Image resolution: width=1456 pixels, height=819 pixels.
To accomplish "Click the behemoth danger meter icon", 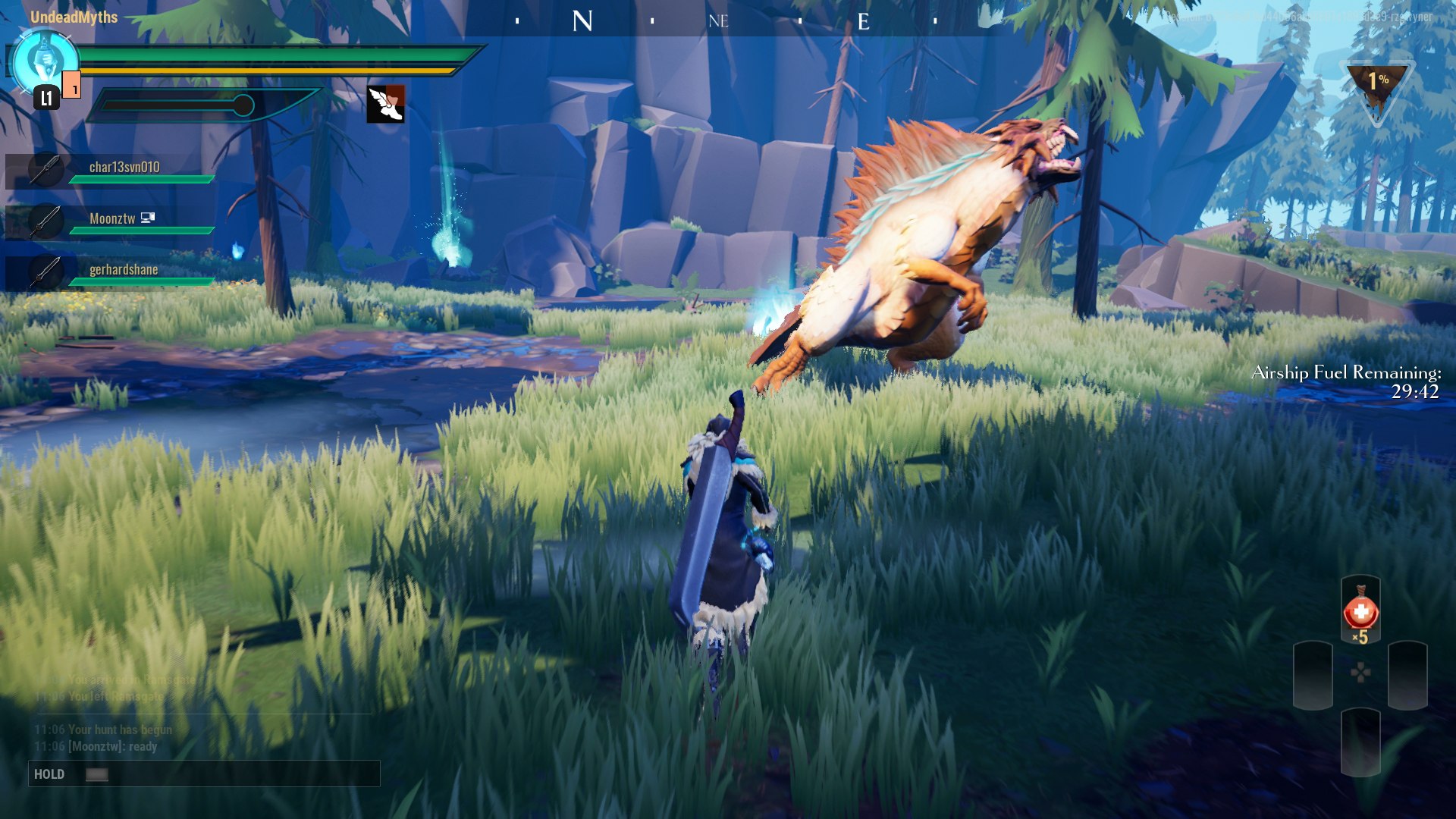I will click(1376, 87).
